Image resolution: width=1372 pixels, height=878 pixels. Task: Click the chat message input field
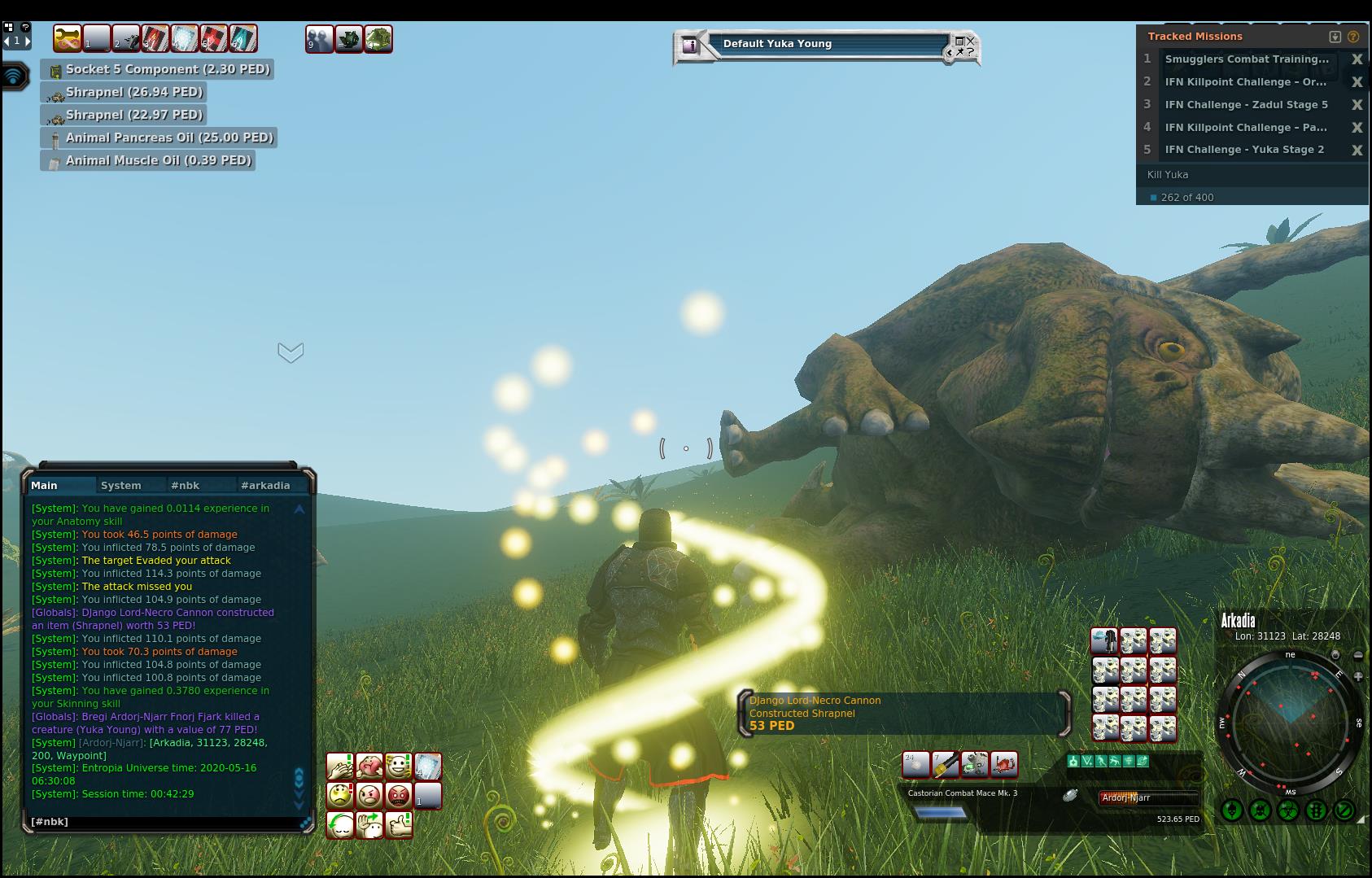tap(163, 822)
